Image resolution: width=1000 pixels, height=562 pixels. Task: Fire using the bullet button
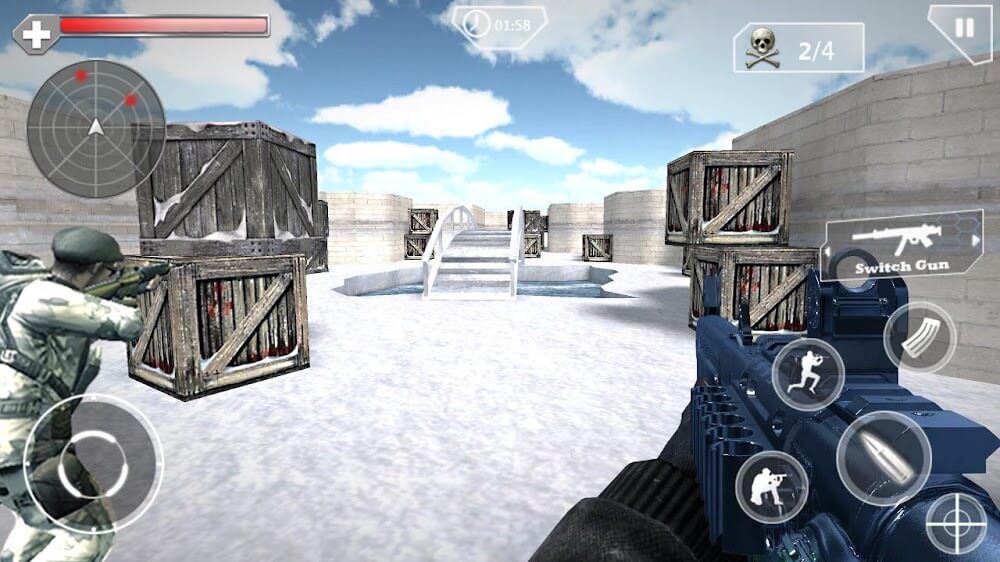click(884, 458)
